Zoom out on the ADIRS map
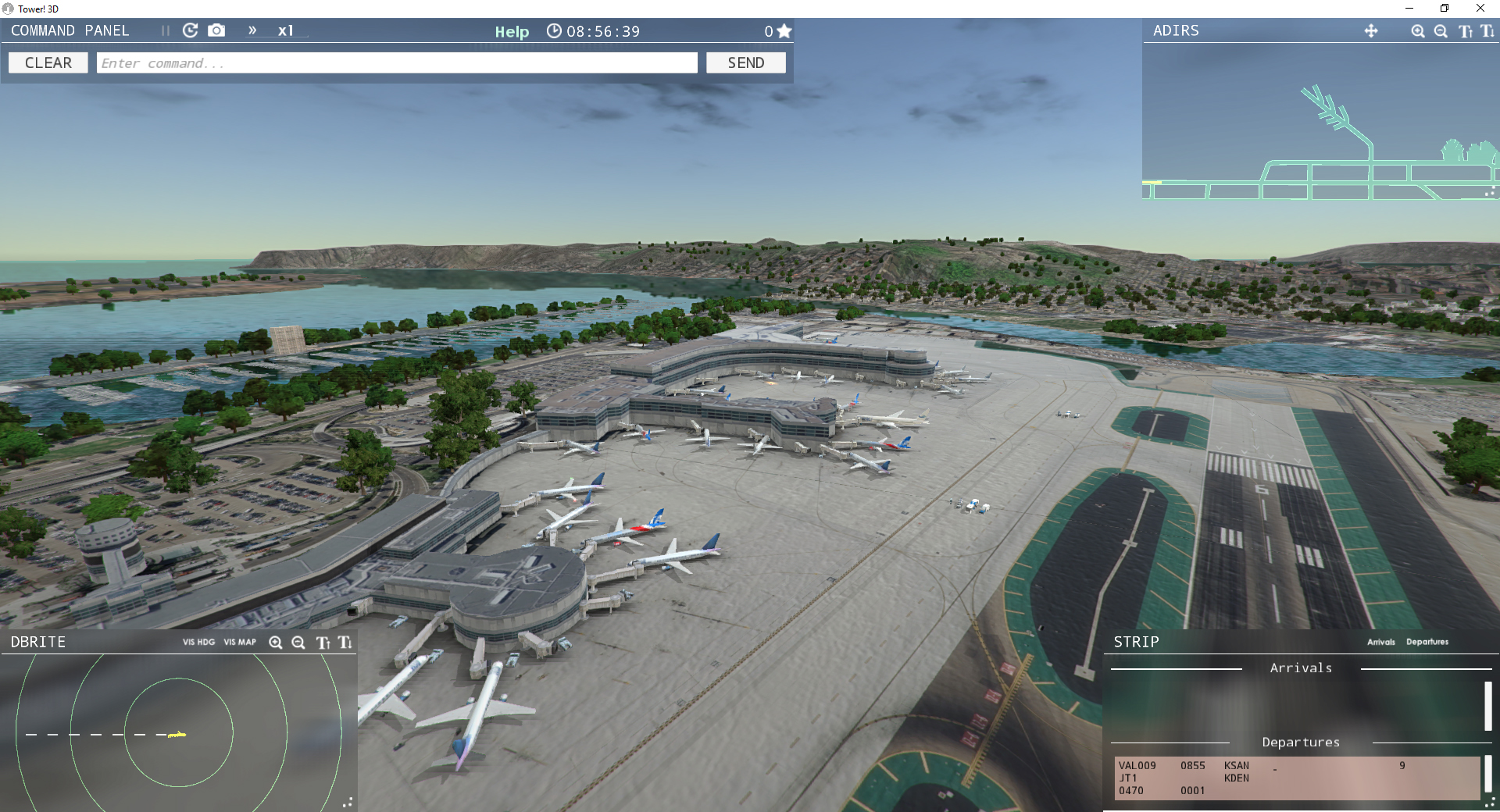 pyautogui.click(x=1441, y=31)
